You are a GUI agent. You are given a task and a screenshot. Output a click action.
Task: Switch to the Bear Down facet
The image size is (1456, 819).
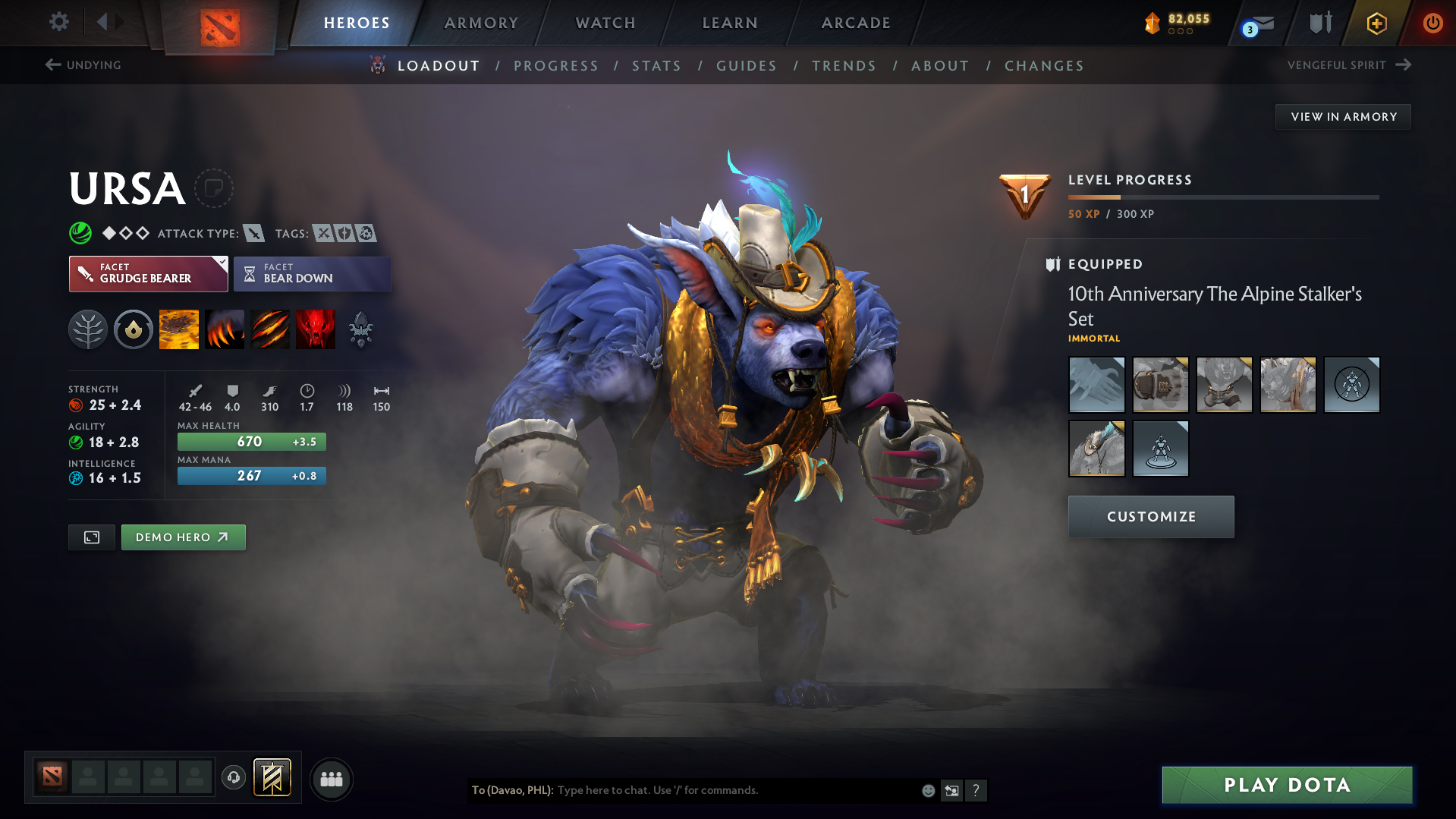click(x=312, y=273)
